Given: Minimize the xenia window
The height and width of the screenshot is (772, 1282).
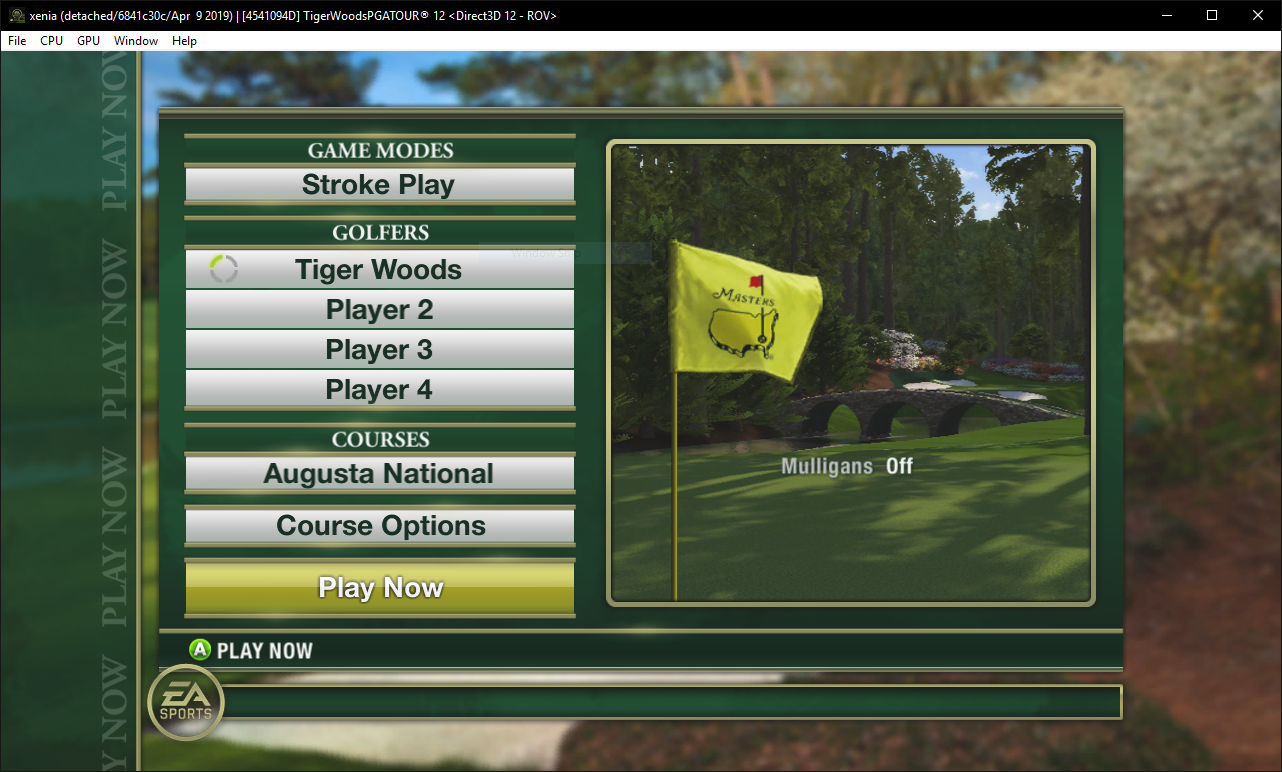Looking at the screenshot, I should pos(1166,15).
